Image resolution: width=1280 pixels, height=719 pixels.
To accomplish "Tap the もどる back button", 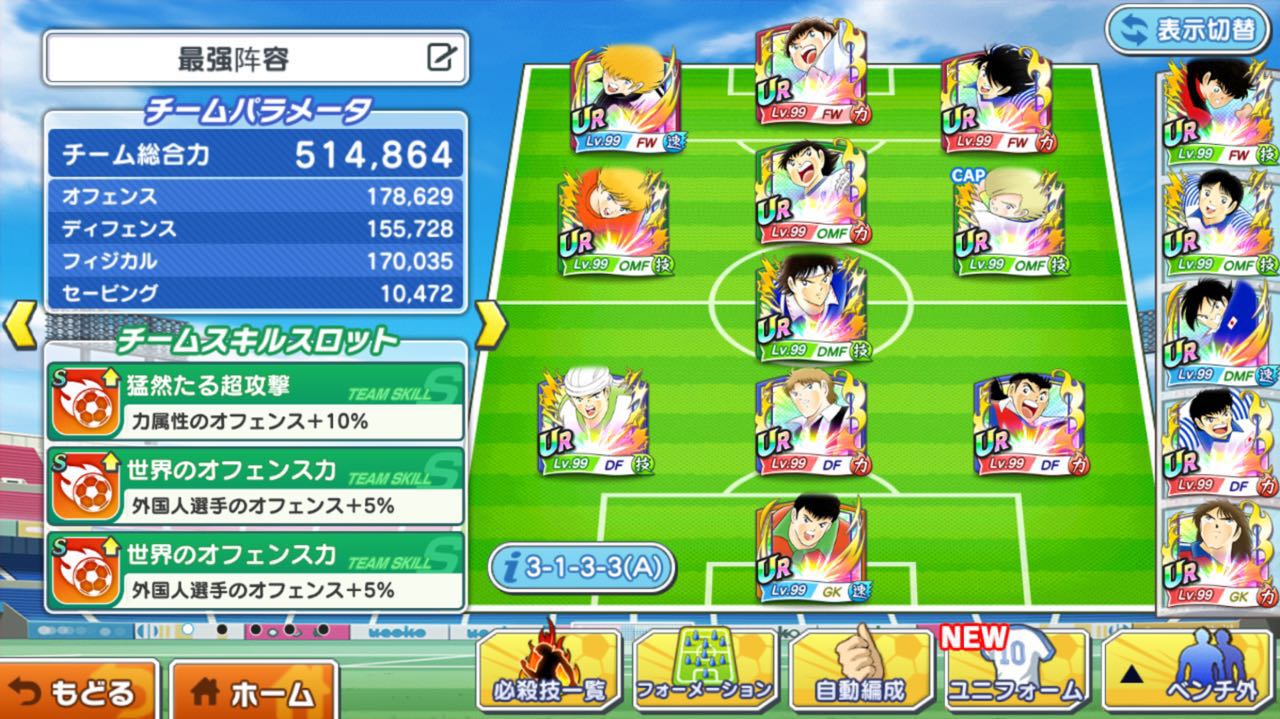I will (78, 691).
